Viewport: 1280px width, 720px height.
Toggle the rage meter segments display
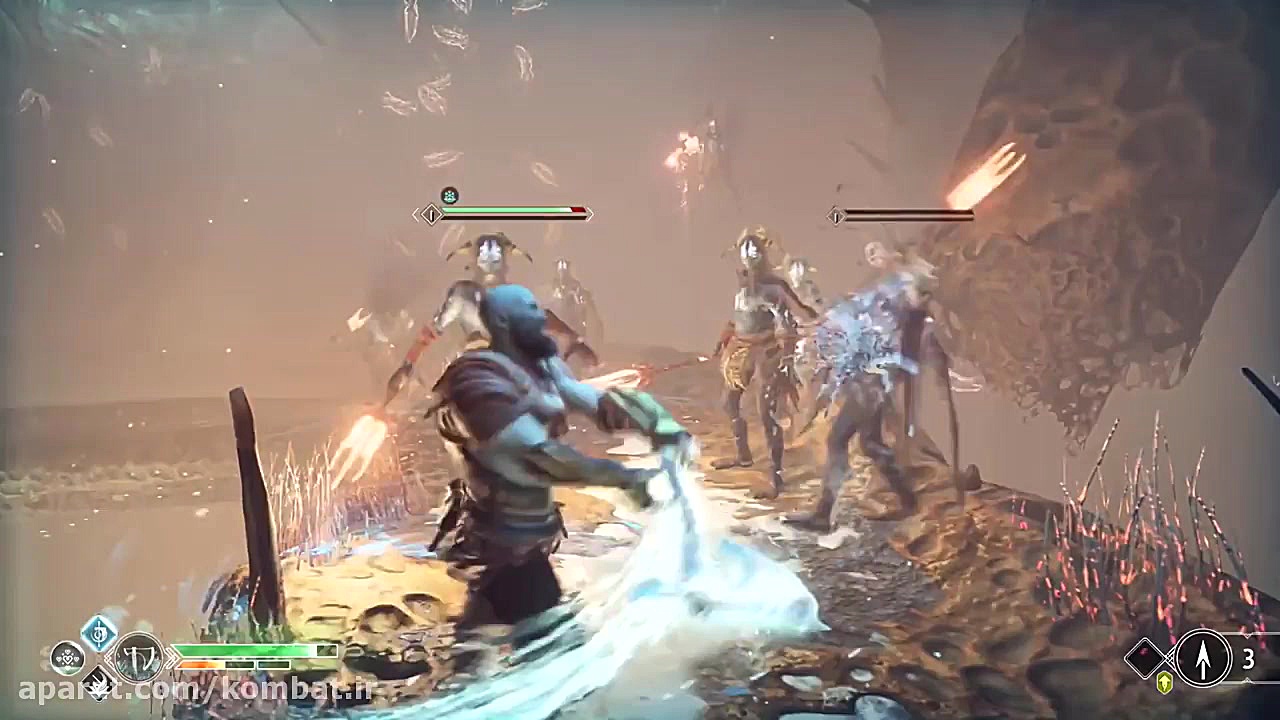coord(230,665)
